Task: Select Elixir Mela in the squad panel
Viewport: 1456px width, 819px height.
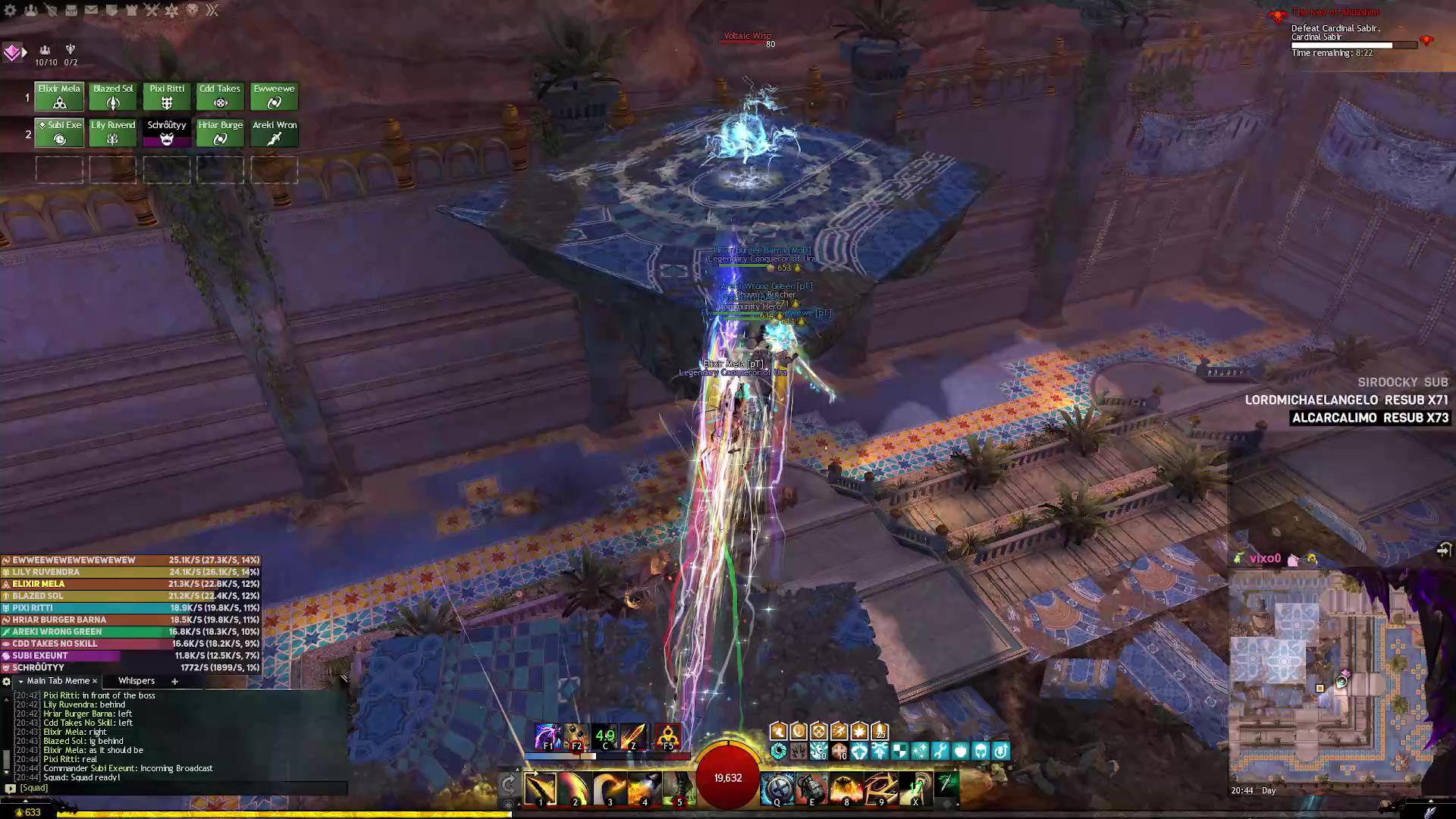Action: tap(59, 96)
